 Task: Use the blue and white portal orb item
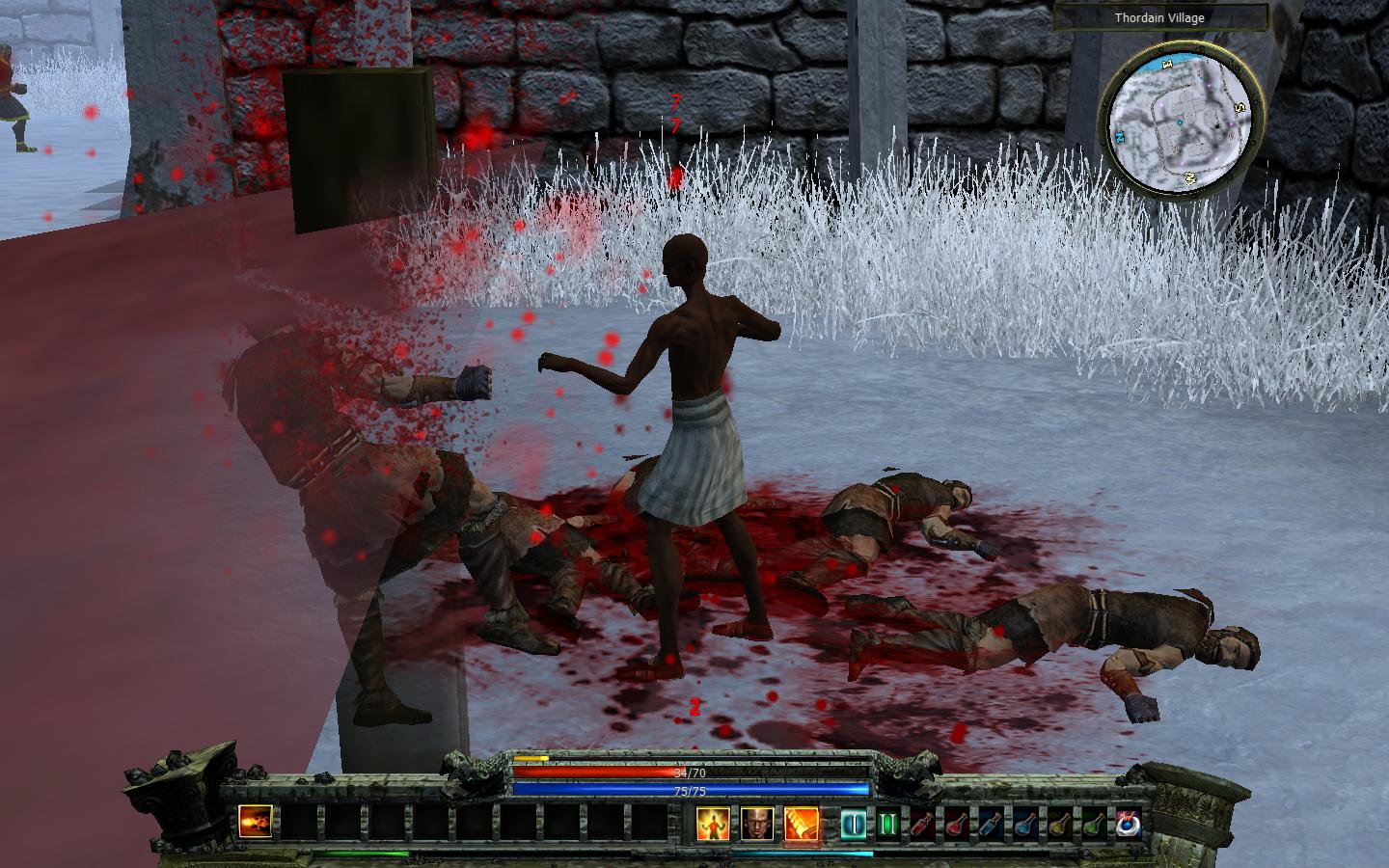click(x=1128, y=824)
